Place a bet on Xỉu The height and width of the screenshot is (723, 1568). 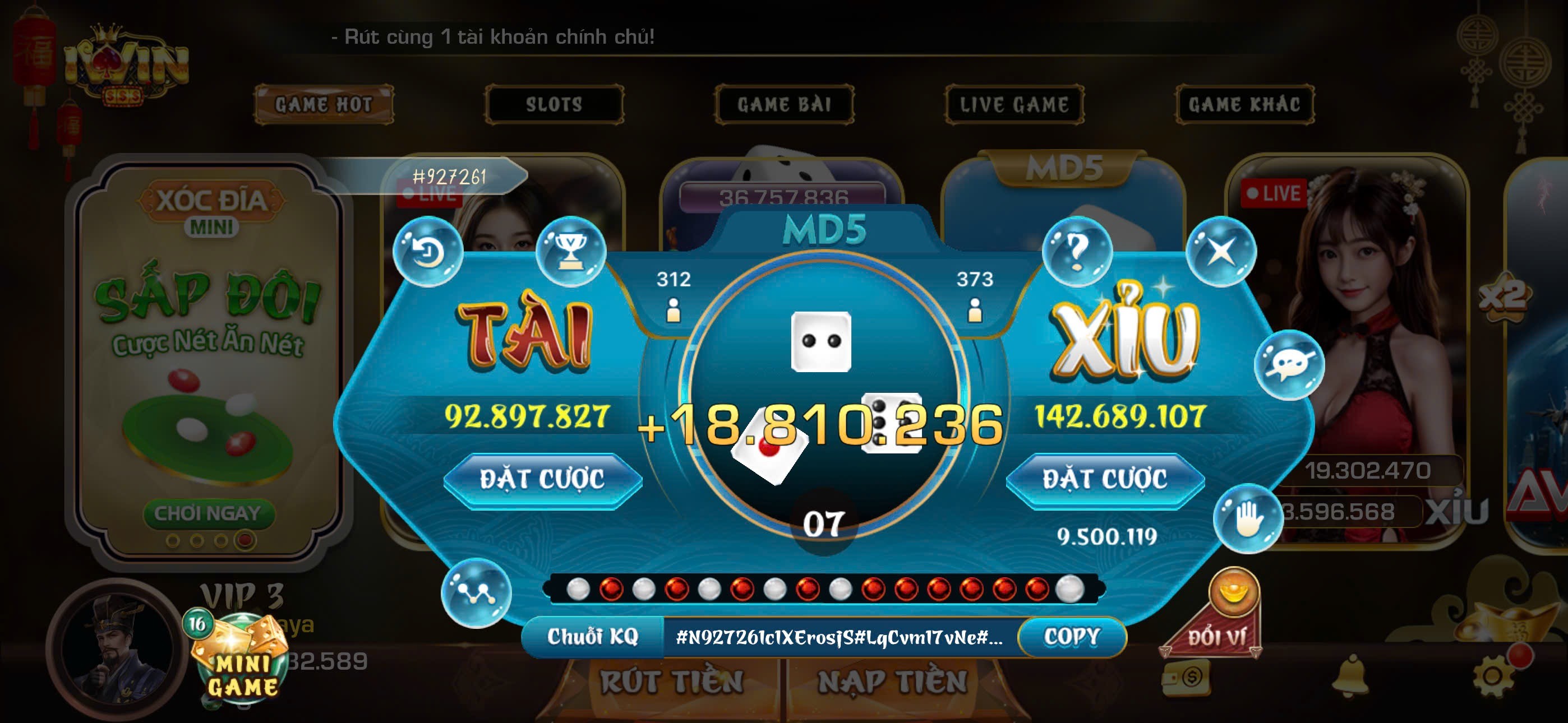point(1105,480)
